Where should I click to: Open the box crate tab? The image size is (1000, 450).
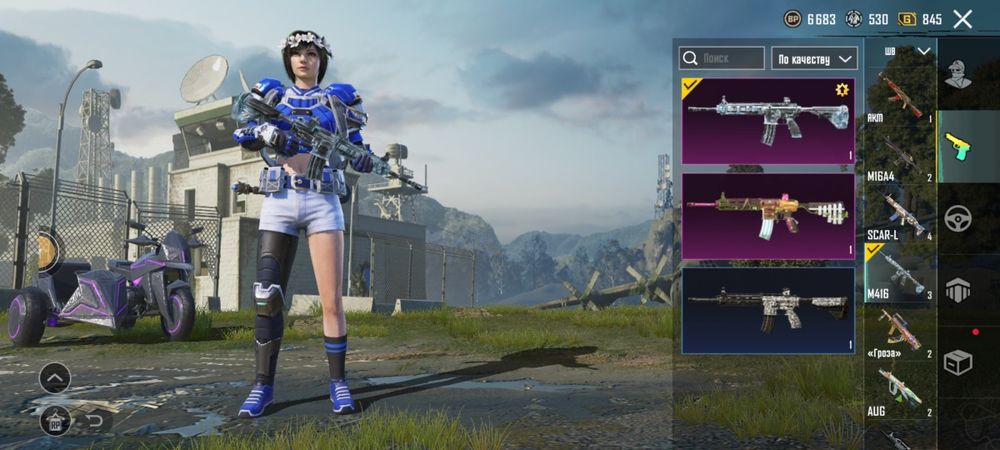click(x=958, y=362)
